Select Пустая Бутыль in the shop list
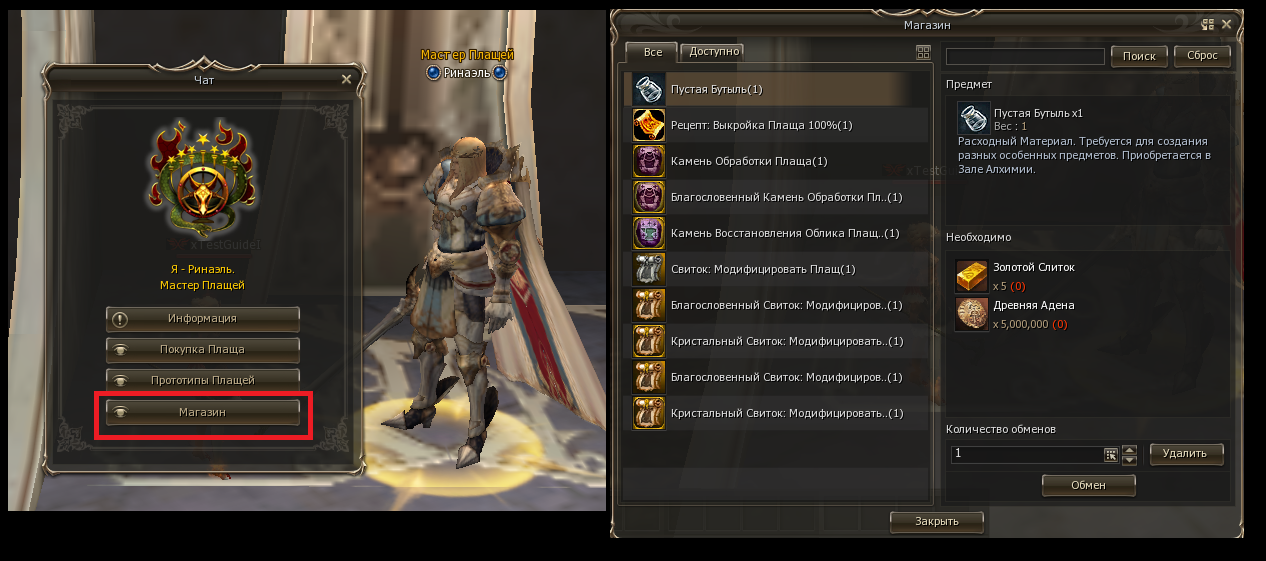 pos(780,89)
